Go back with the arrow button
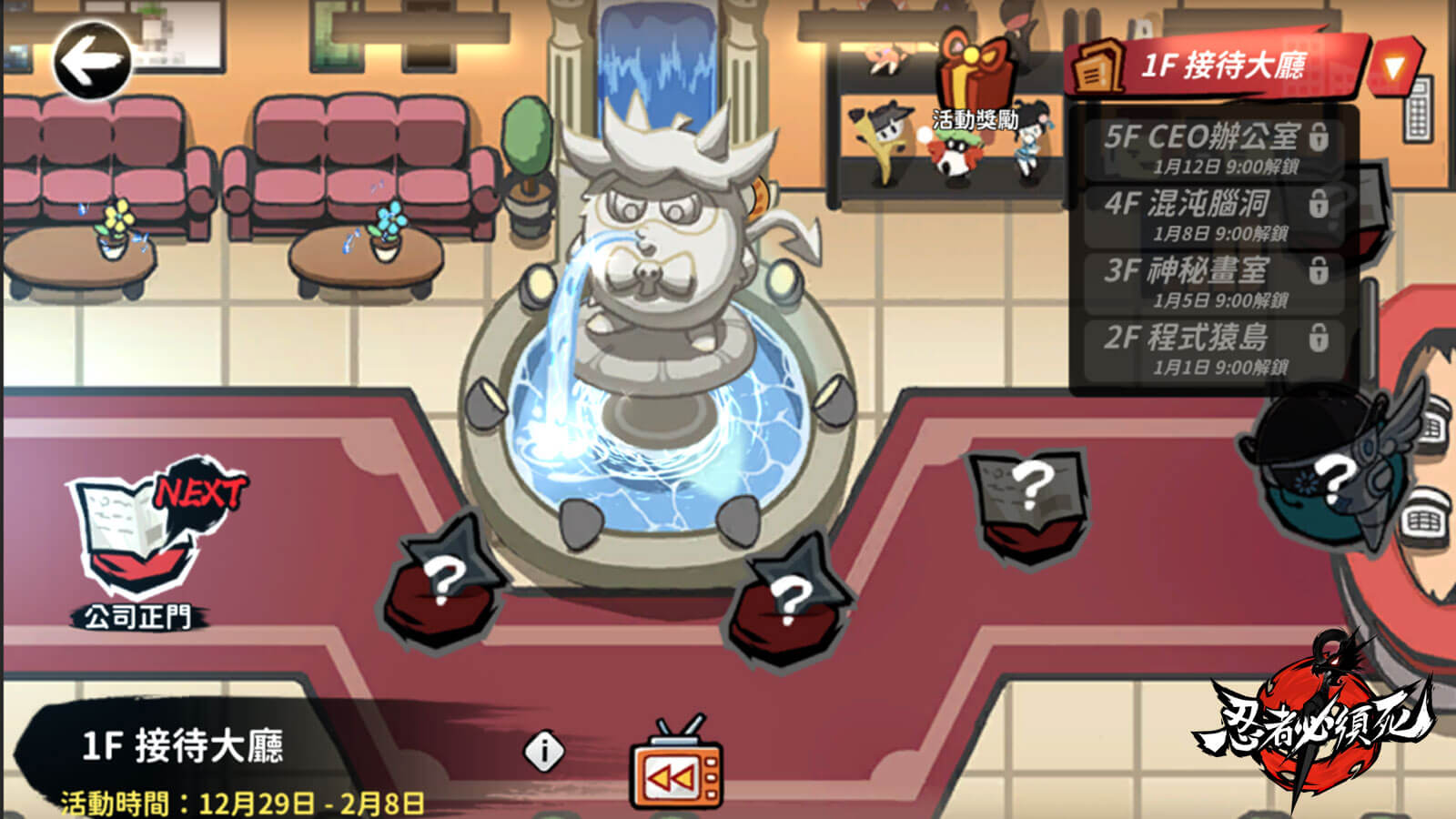 point(92,61)
